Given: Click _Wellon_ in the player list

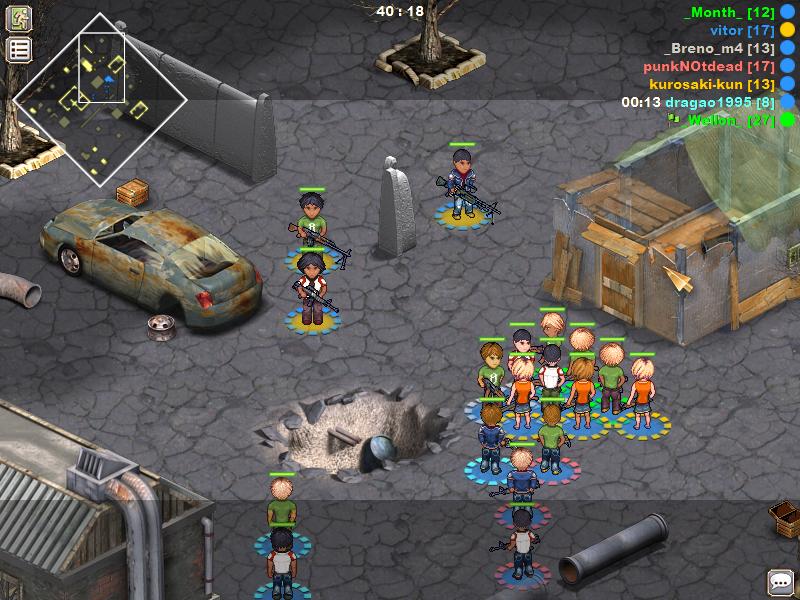Looking at the screenshot, I should click(722, 120).
